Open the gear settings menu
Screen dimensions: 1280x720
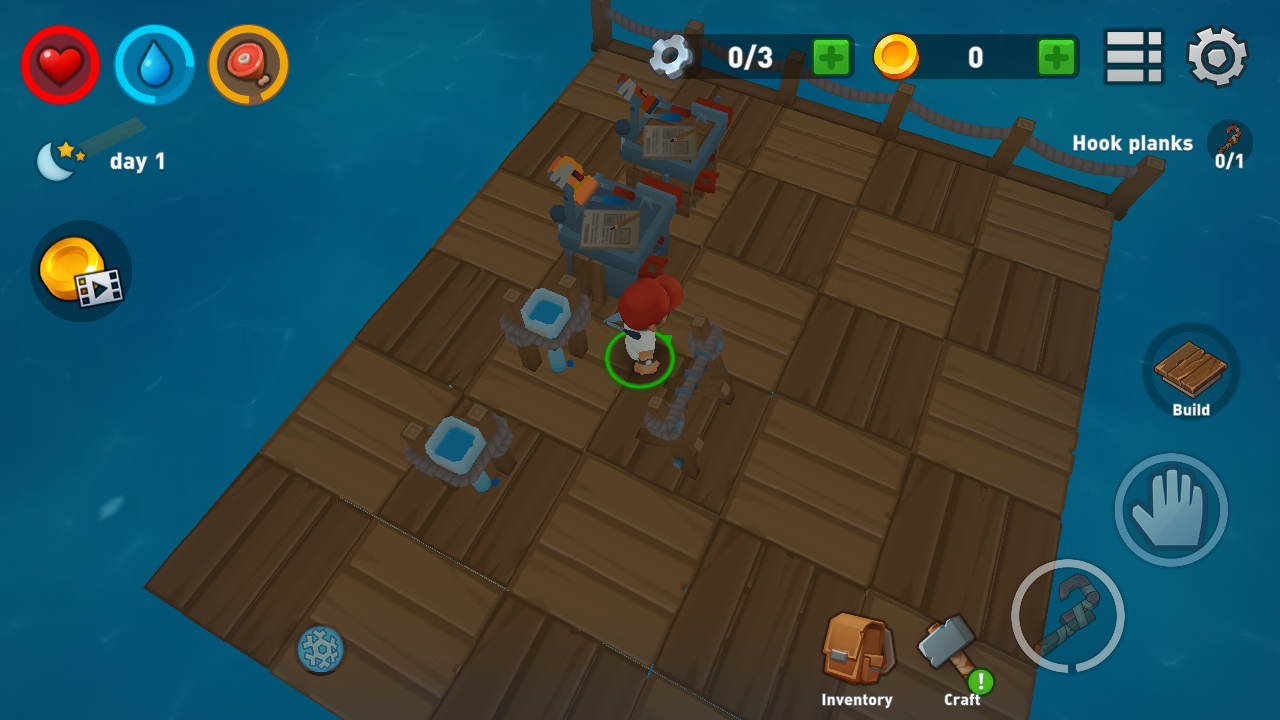click(x=1217, y=57)
